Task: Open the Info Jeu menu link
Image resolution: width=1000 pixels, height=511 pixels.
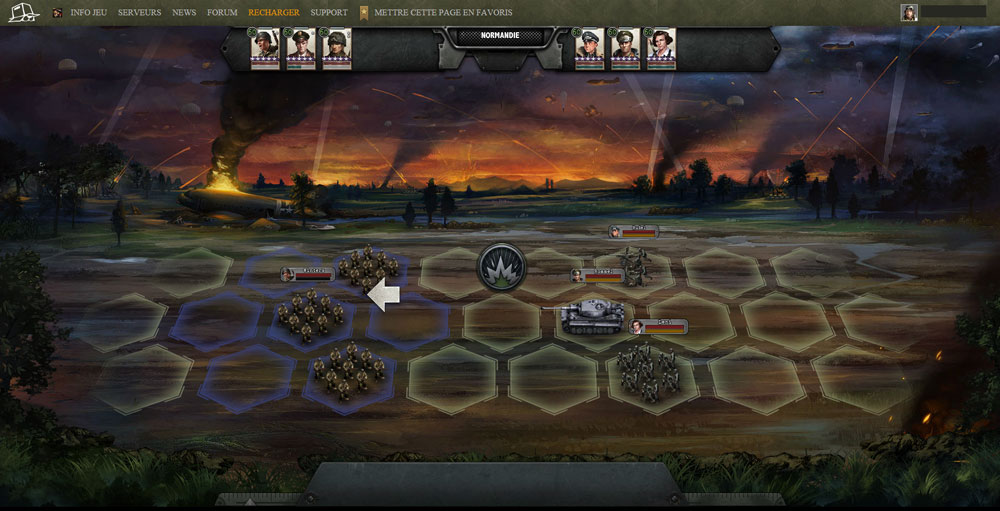Action: (88, 13)
